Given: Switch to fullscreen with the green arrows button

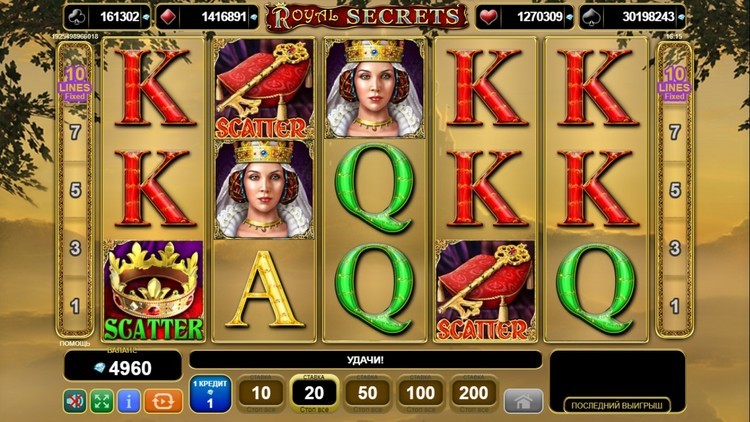Looking at the screenshot, I should point(101,401).
